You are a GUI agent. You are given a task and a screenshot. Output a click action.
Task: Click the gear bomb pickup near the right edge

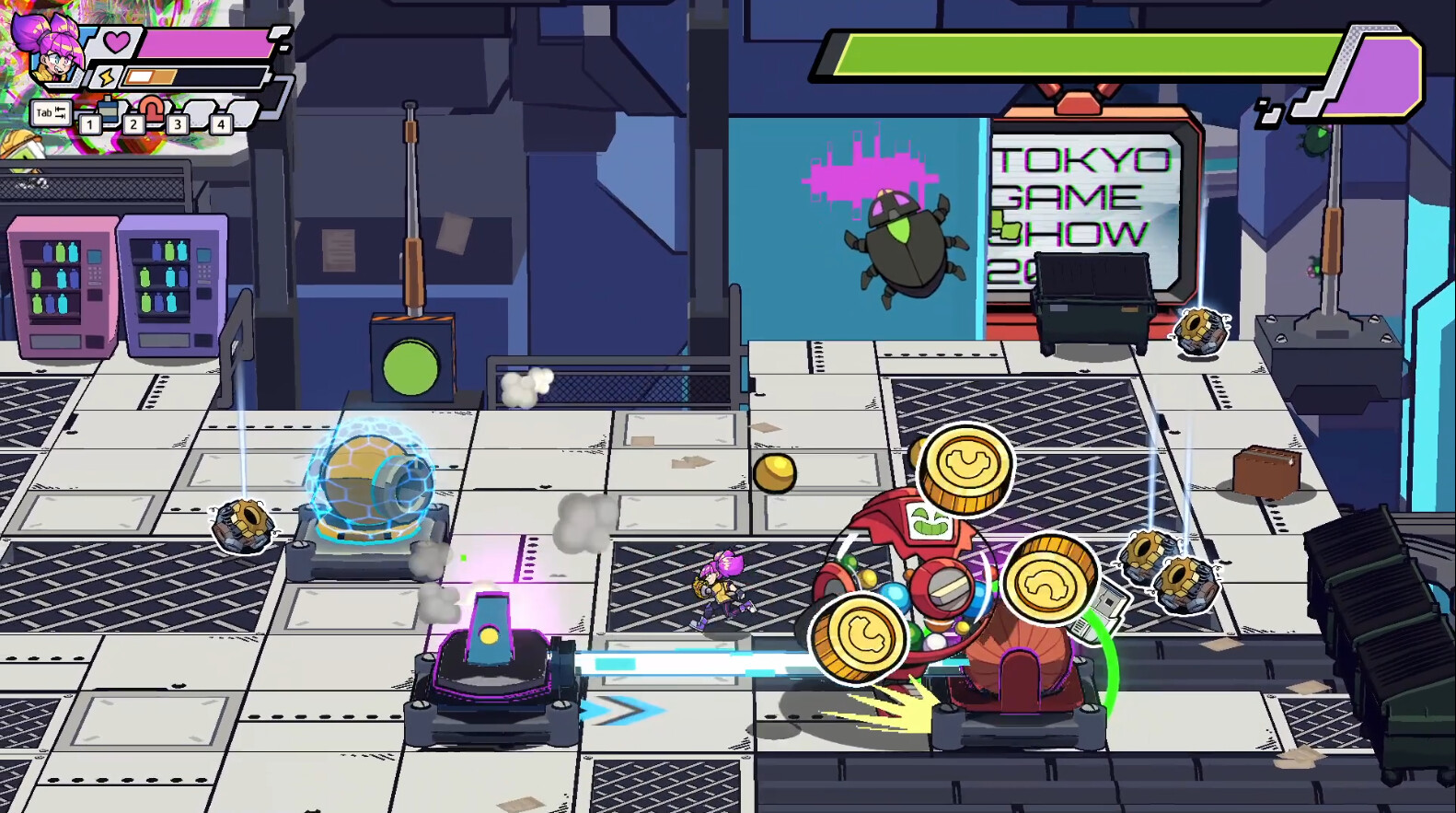pos(1198,330)
